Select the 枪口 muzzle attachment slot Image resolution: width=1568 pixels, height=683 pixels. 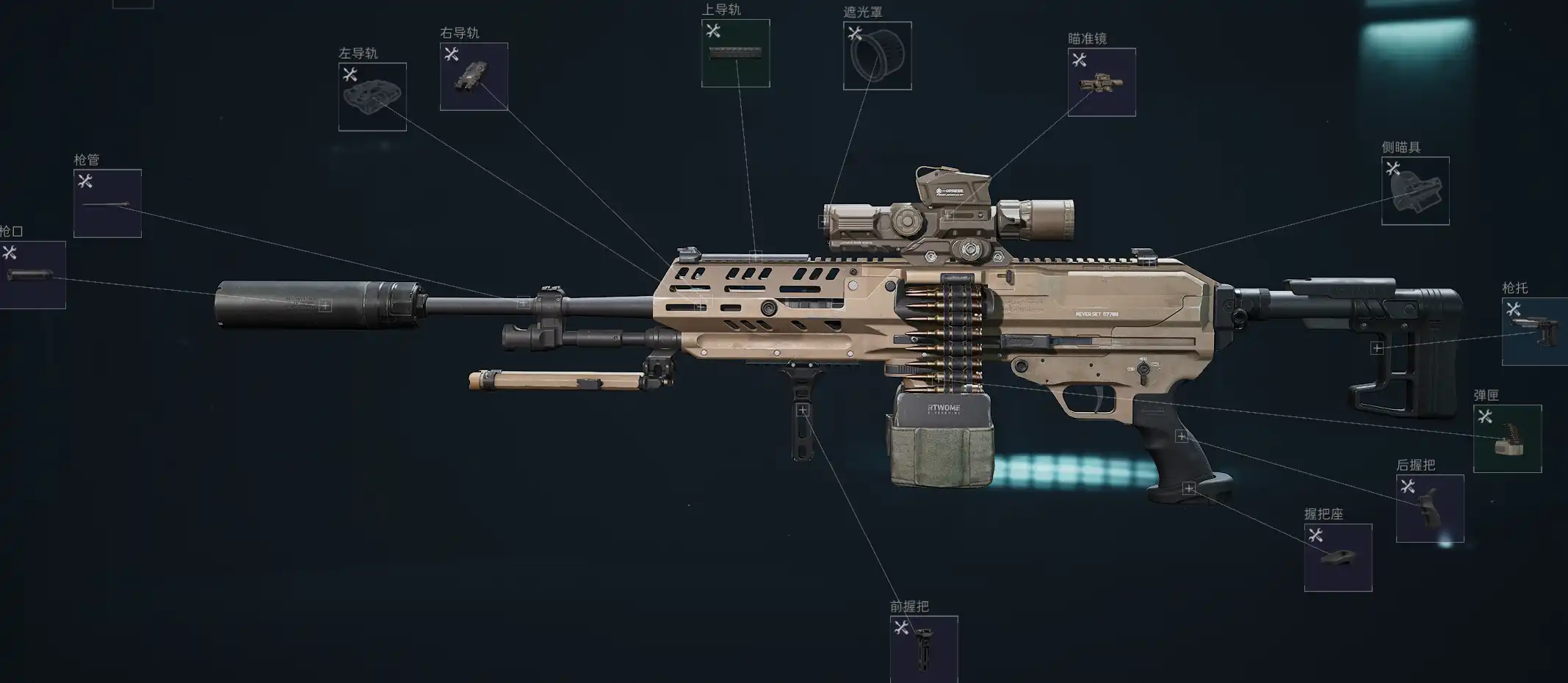click(x=32, y=275)
